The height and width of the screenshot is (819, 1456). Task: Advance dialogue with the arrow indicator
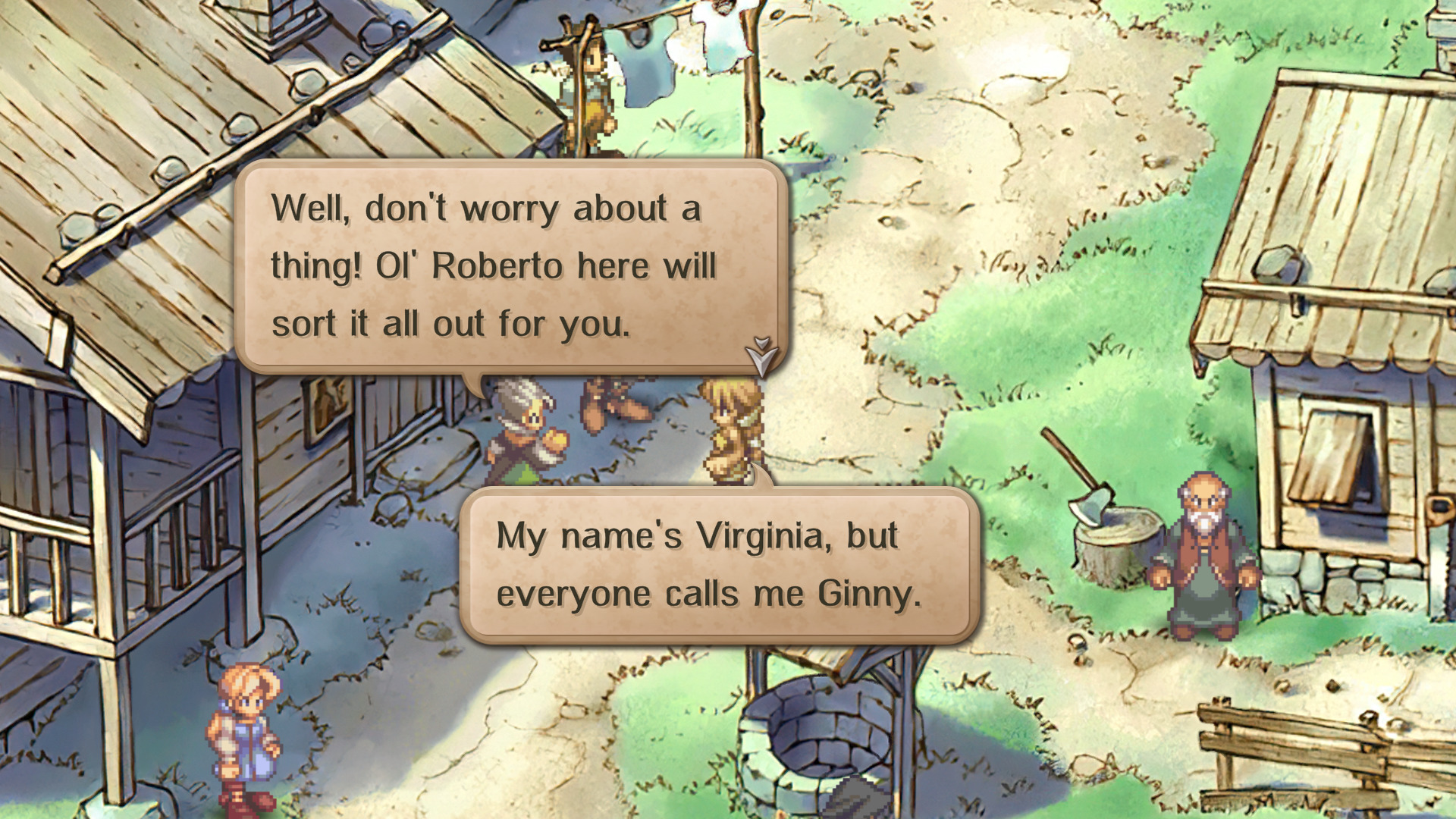click(761, 356)
